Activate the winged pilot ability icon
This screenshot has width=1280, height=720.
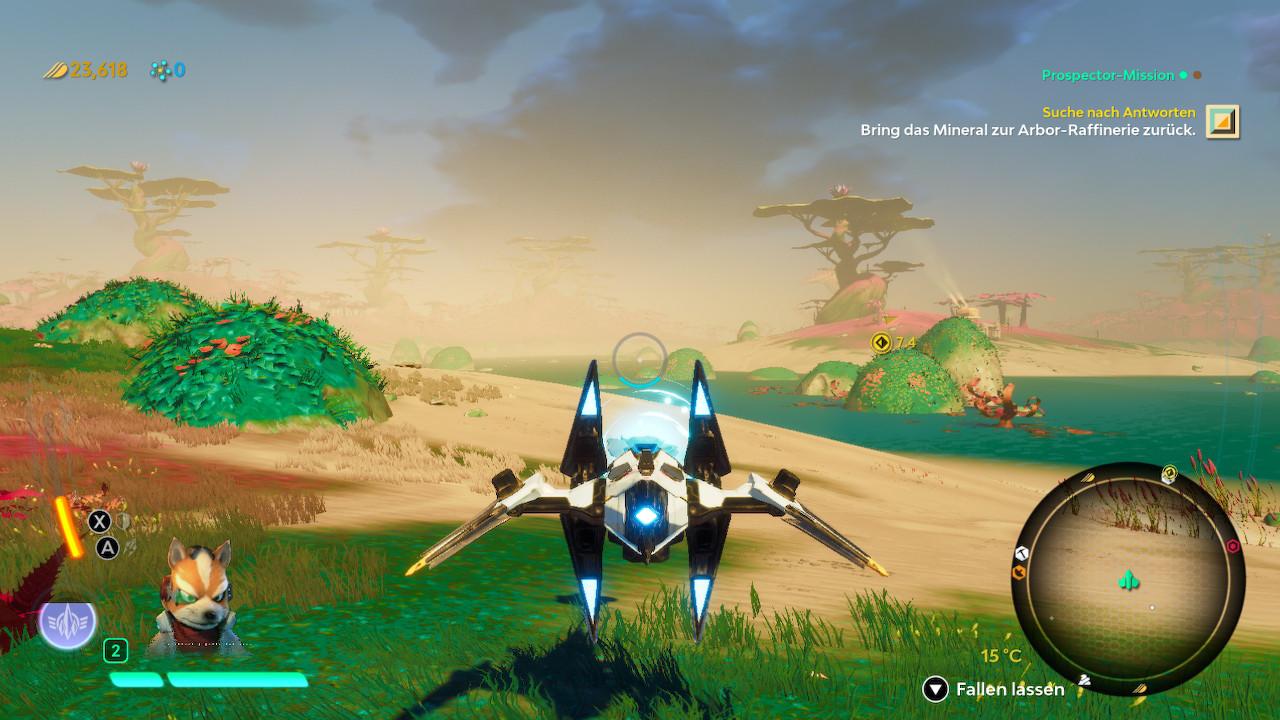coord(67,621)
